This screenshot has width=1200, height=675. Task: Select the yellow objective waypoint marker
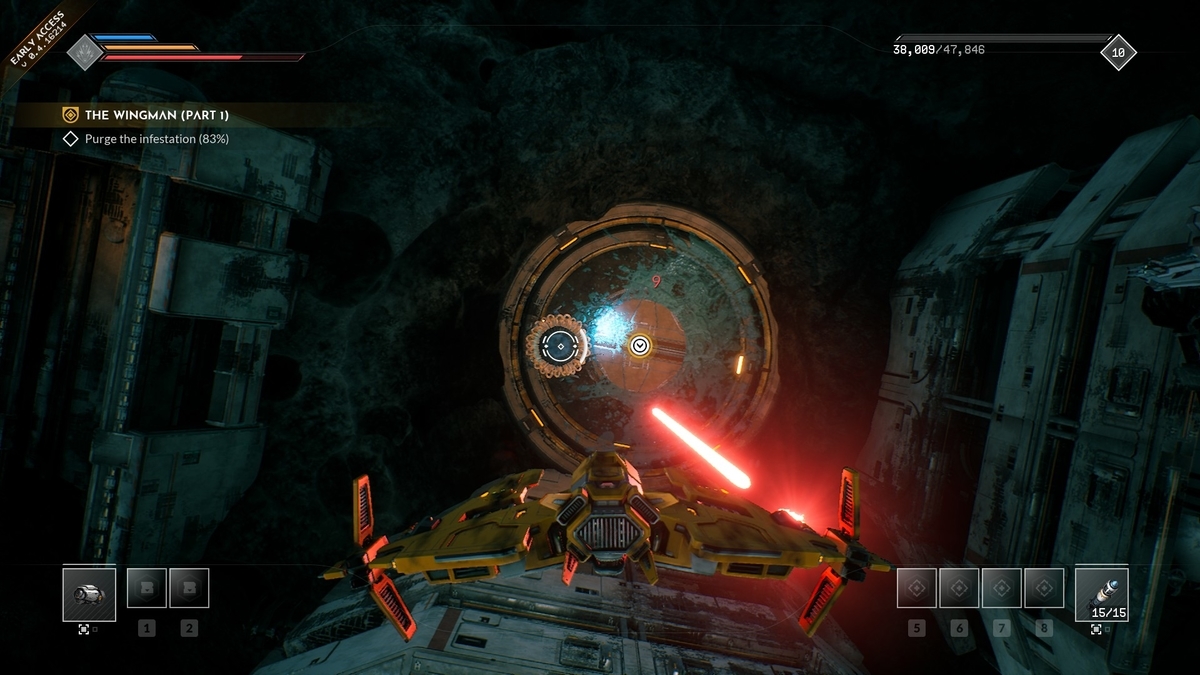point(640,345)
